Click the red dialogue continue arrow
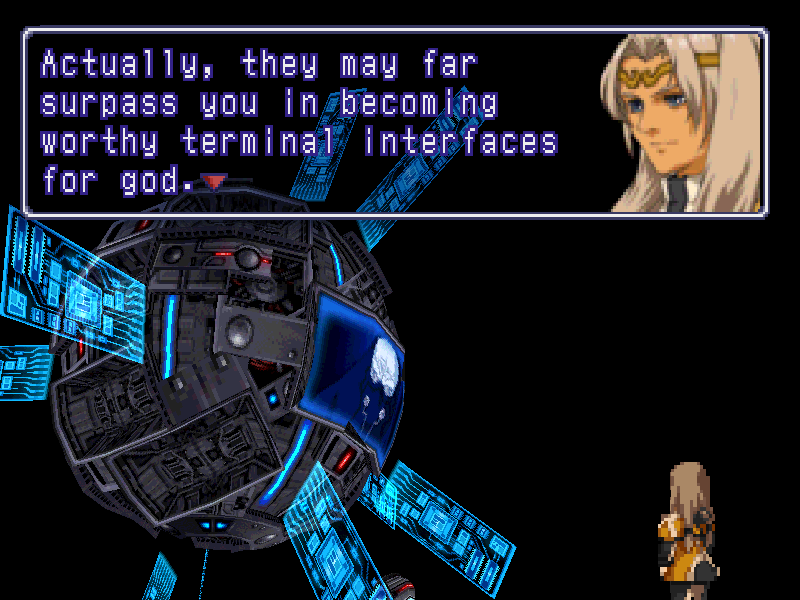800x600 pixels. tap(215, 182)
